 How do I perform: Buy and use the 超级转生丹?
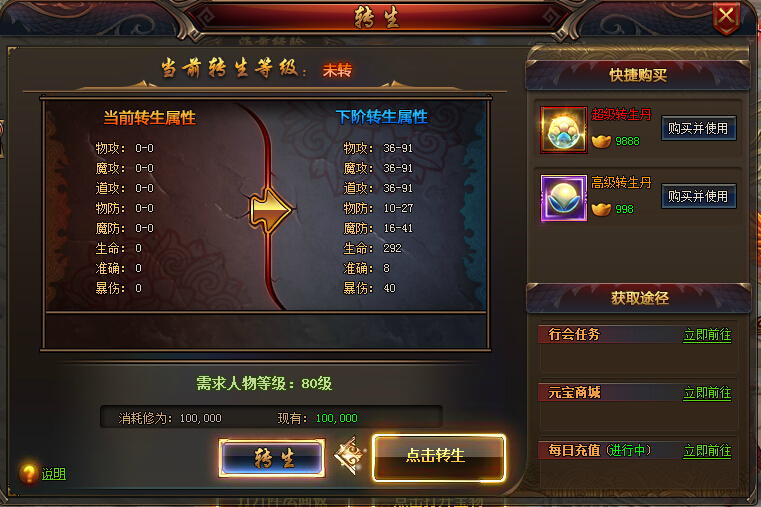point(698,129)
